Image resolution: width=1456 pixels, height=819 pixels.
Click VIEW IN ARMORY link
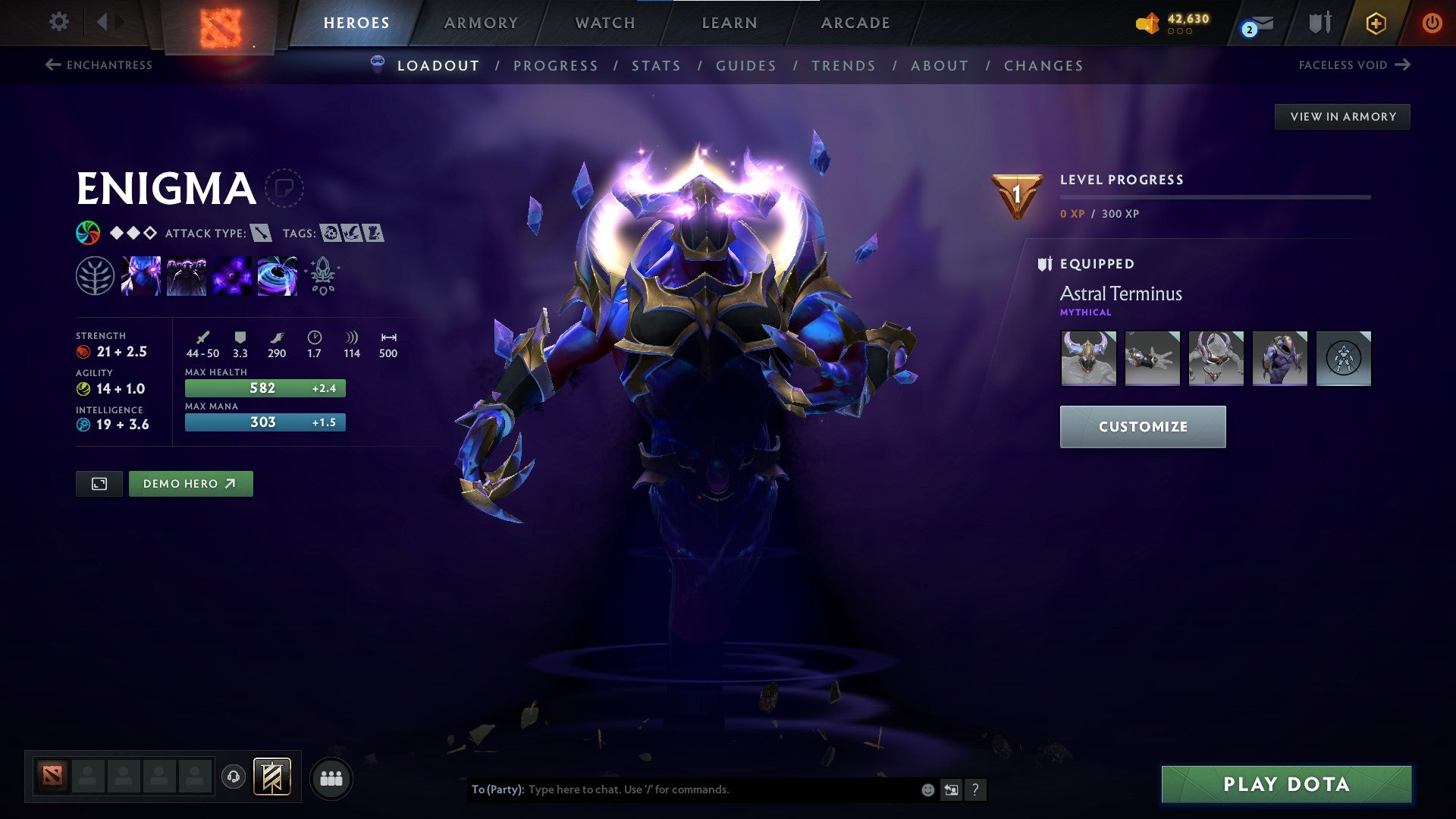(1343, 116)
